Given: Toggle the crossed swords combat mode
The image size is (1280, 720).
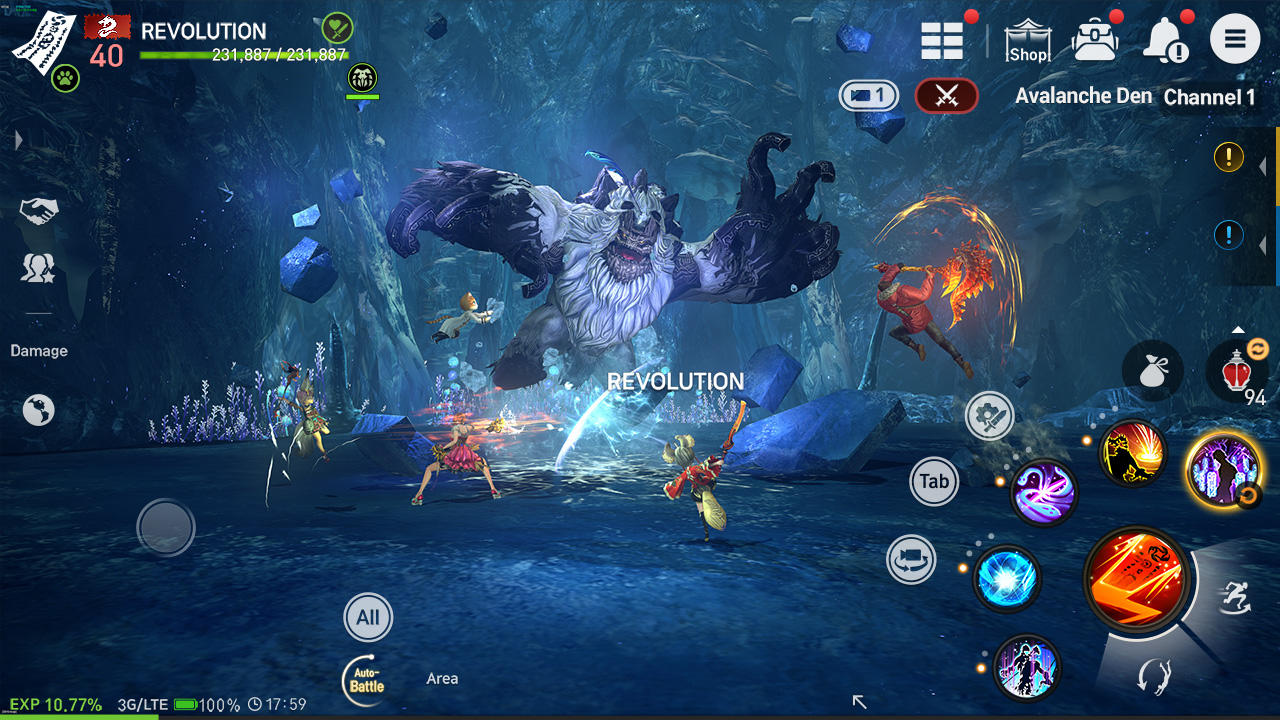Looking at the screenshot, I should 946,96.
